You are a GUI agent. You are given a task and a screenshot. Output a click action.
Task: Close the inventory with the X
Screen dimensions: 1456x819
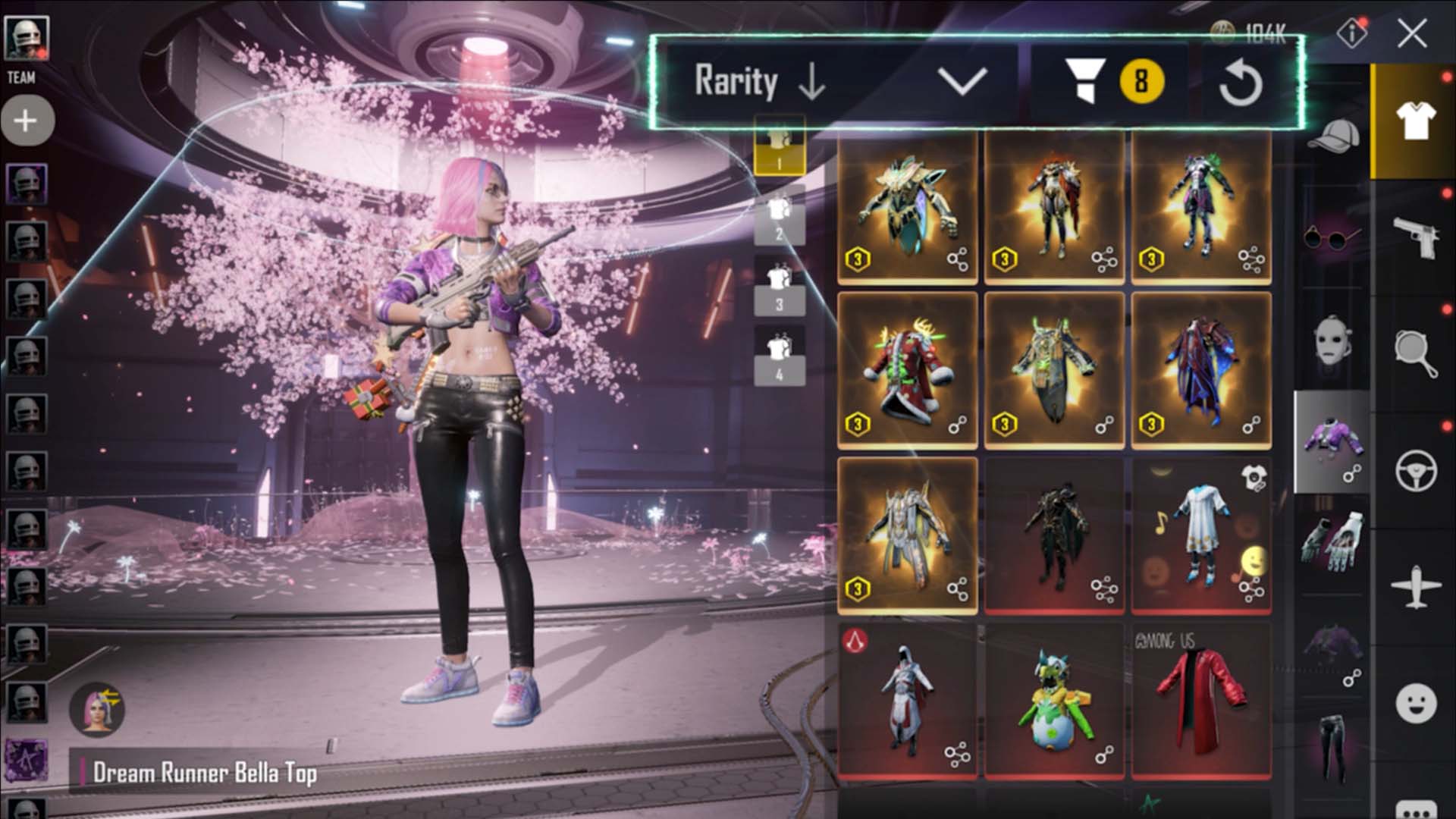coord(1411,33)
